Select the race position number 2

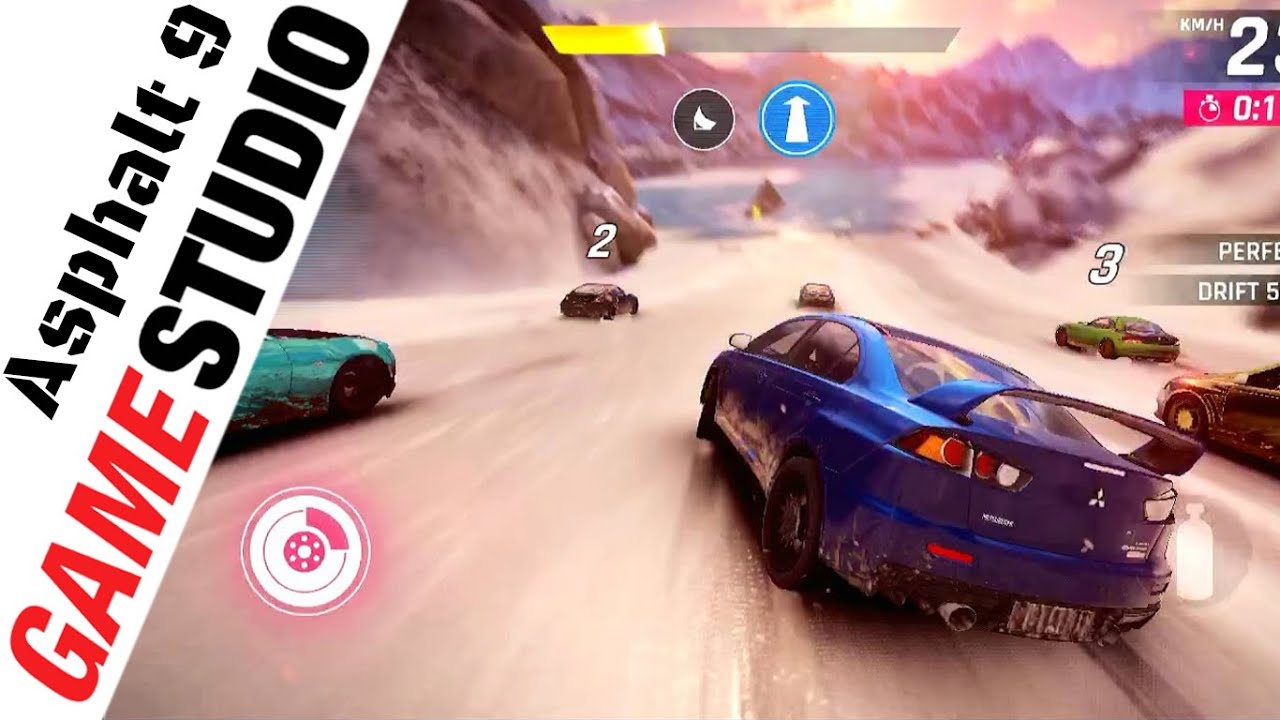600,240
